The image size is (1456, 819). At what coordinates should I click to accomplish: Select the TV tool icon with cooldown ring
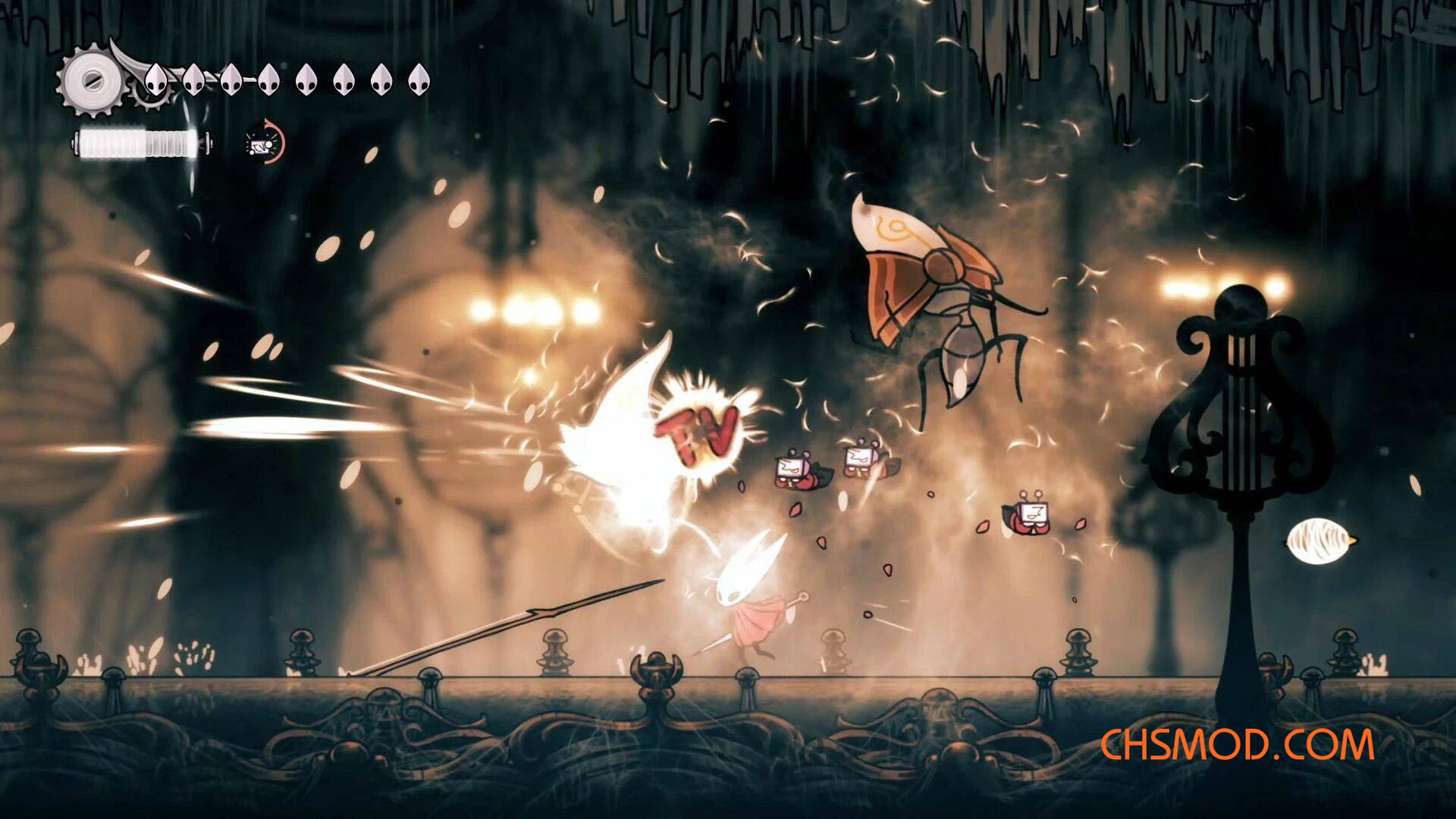click(x=265, y=142)
